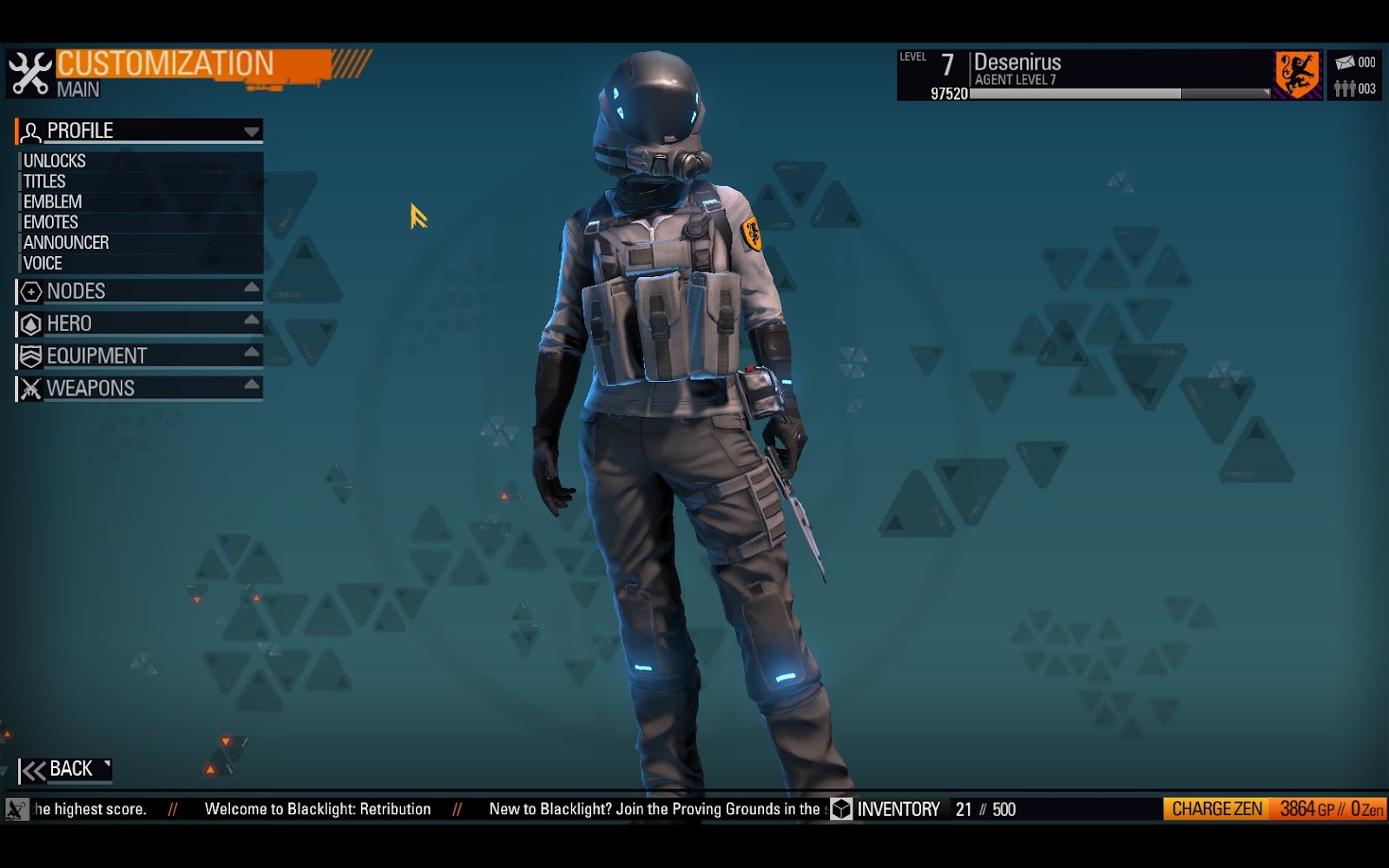Click the Nodes hexagon icon

[x=31, y=292]
